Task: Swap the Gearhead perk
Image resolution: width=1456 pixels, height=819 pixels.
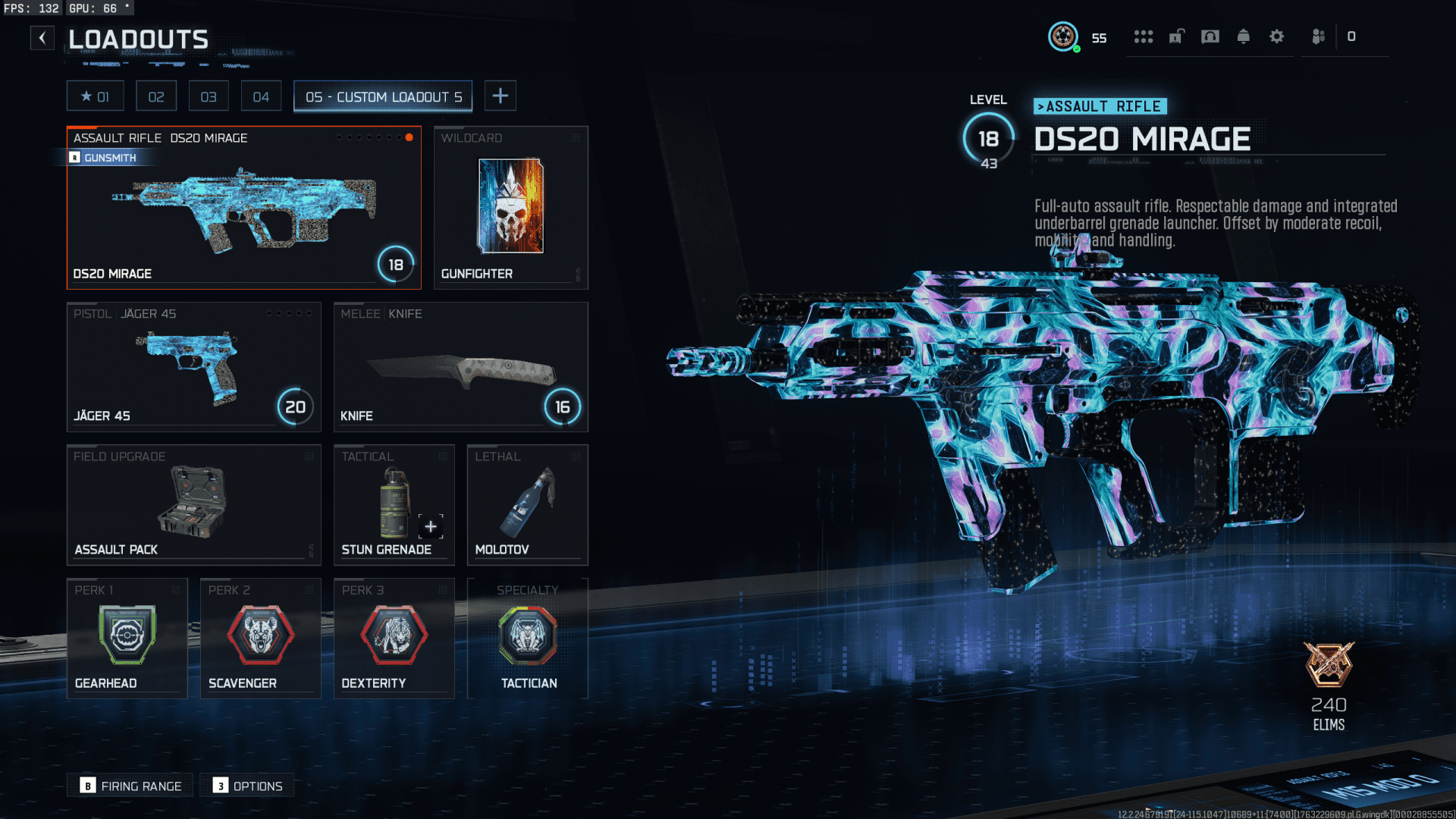Action: (127, 638)
